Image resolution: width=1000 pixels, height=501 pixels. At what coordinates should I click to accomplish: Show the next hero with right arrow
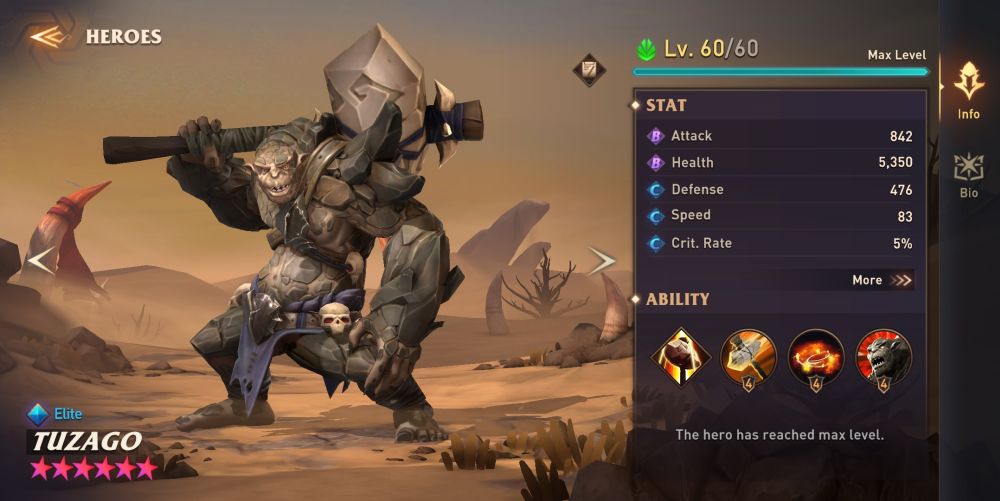(602, 261)
